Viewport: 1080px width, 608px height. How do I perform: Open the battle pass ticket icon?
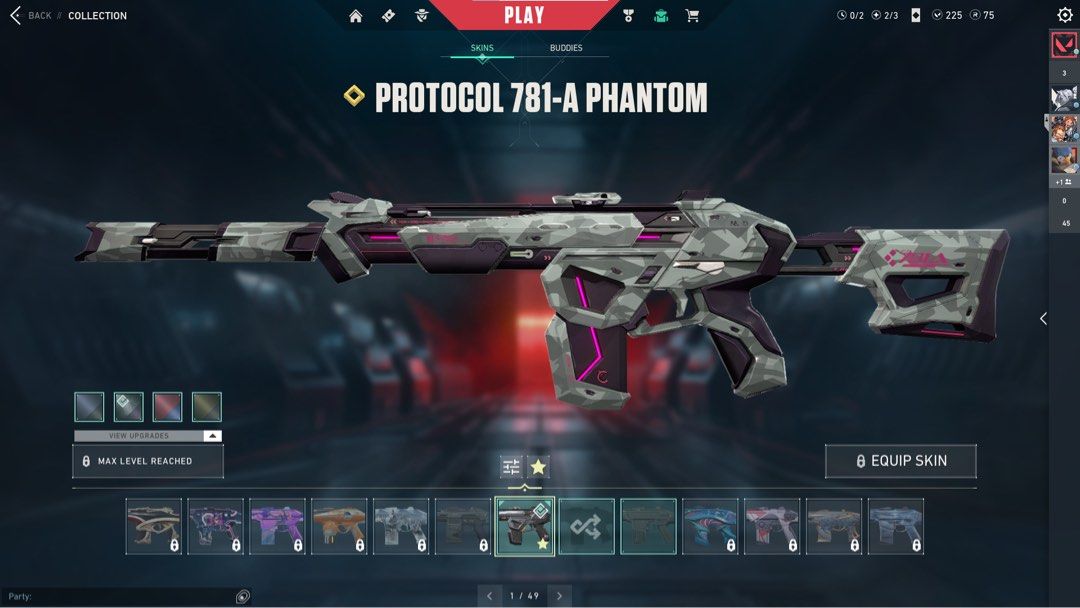click(388, 16)
